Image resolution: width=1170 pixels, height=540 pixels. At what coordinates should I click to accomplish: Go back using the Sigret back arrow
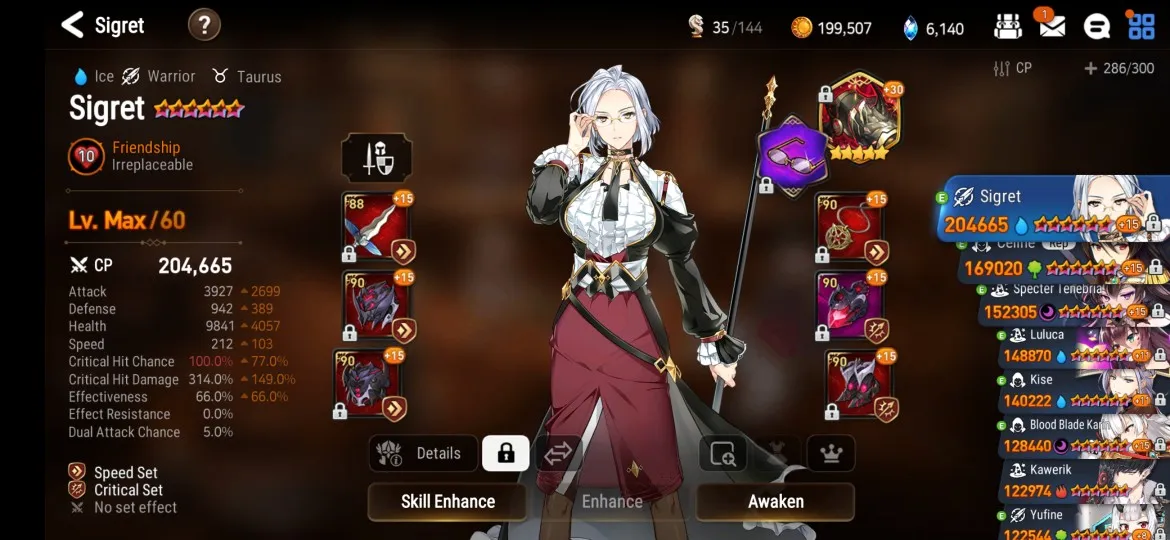point(72,25)
